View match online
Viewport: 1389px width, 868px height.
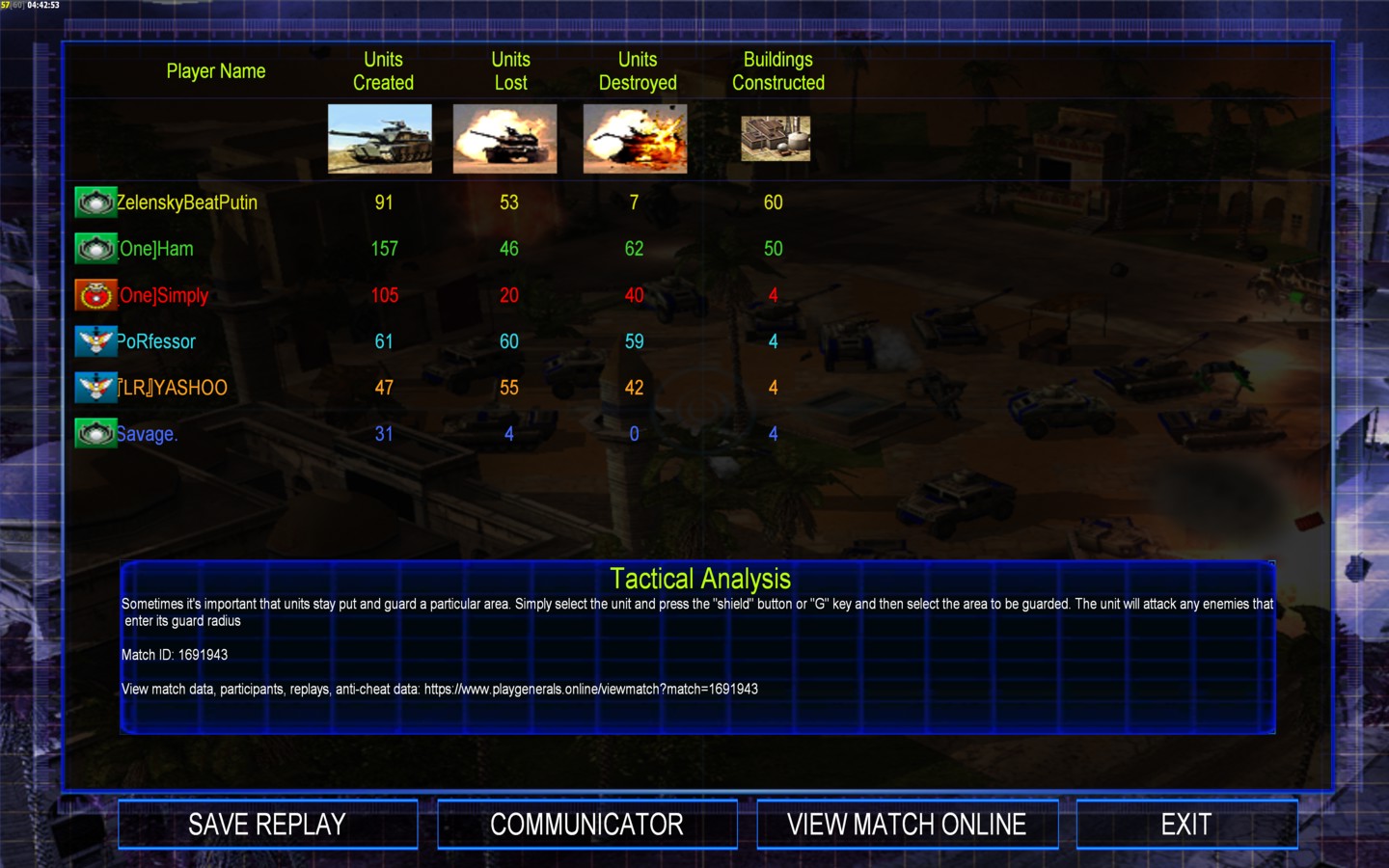tap(907, 825)
